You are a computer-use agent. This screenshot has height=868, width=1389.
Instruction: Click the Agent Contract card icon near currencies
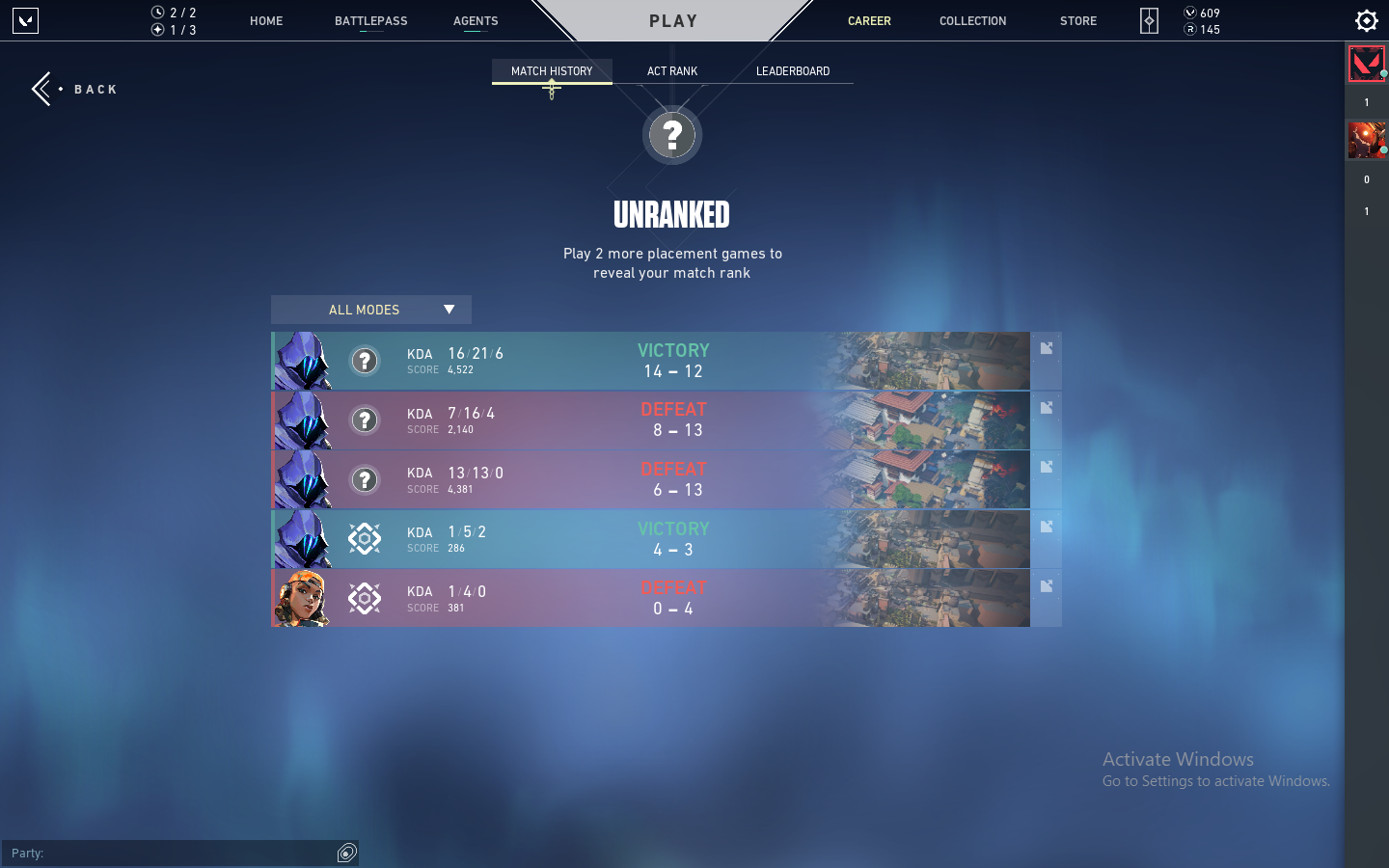click(x=1149, y=20)
